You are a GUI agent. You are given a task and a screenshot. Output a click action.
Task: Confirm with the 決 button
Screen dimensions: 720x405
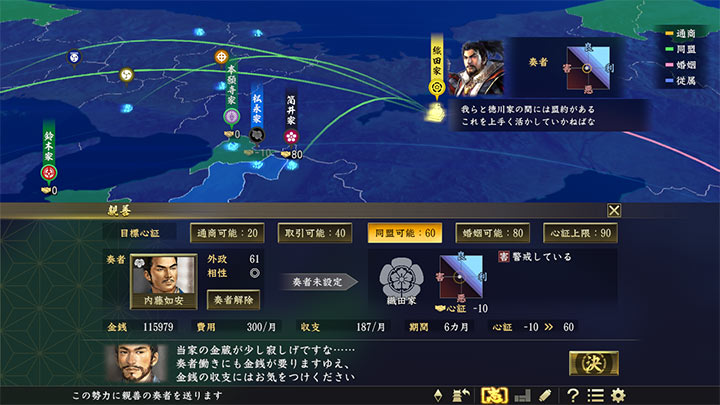point(593,364)
